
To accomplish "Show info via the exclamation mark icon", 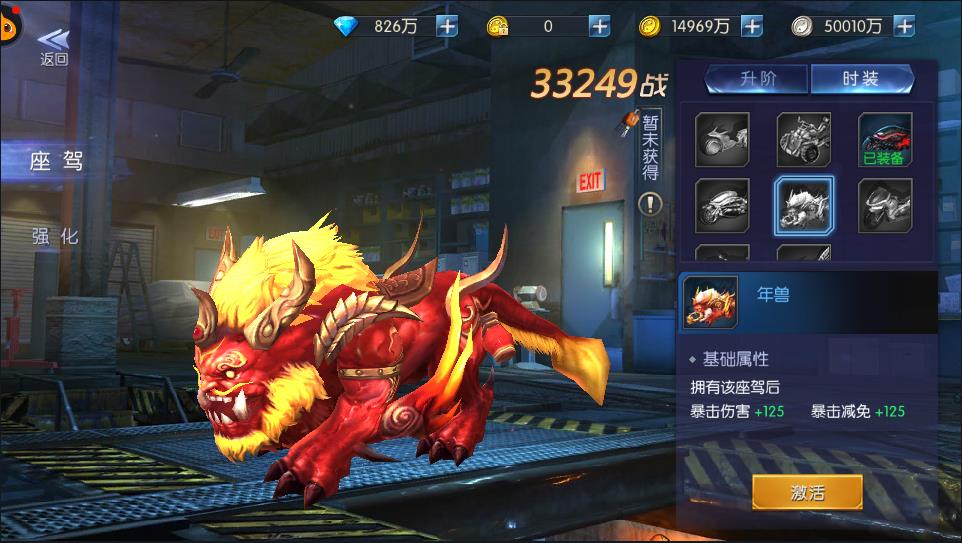I will [651, 204].
